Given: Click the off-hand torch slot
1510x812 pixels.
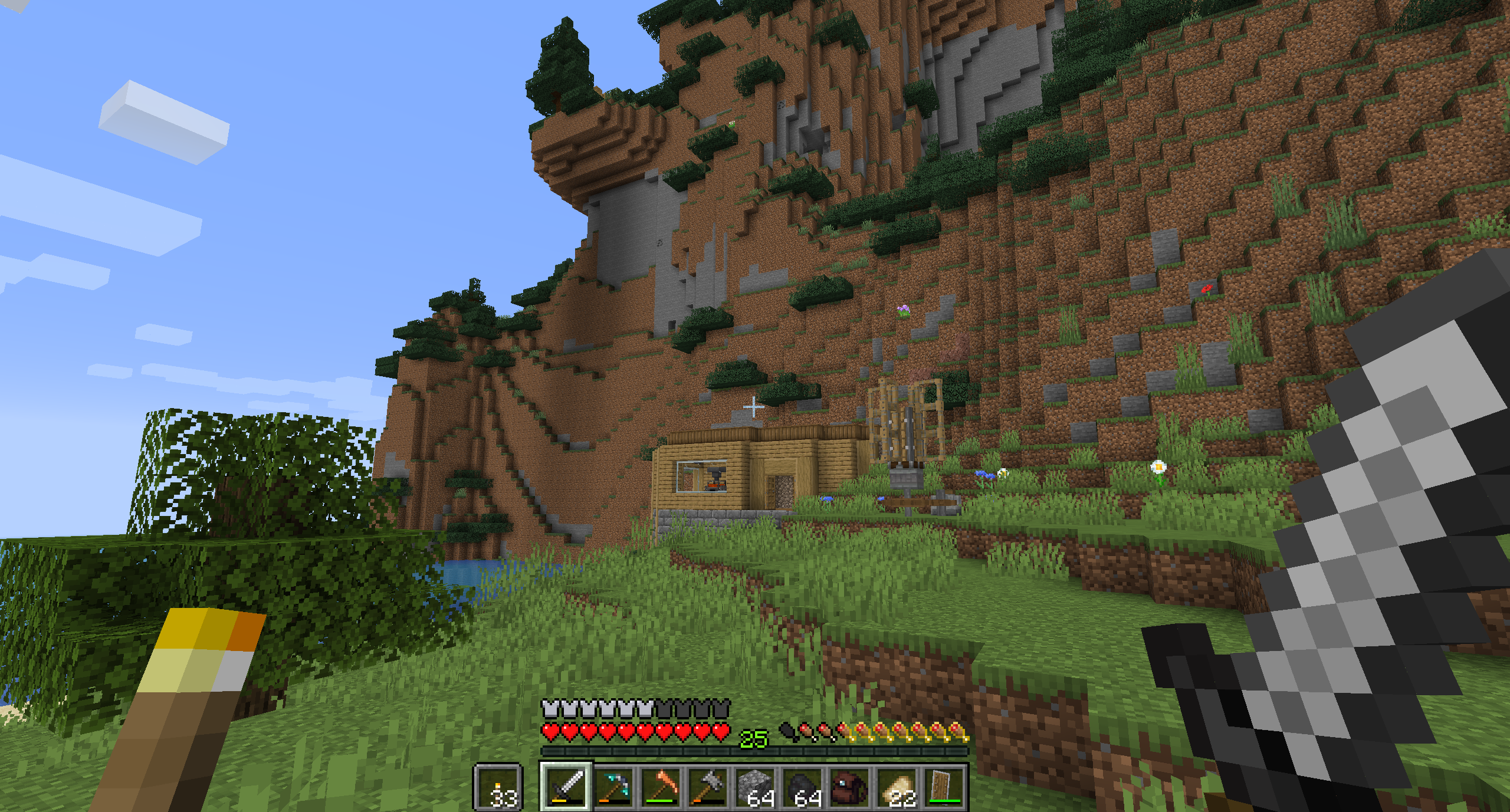Looking at the screenshot, I should click(498, 787).
